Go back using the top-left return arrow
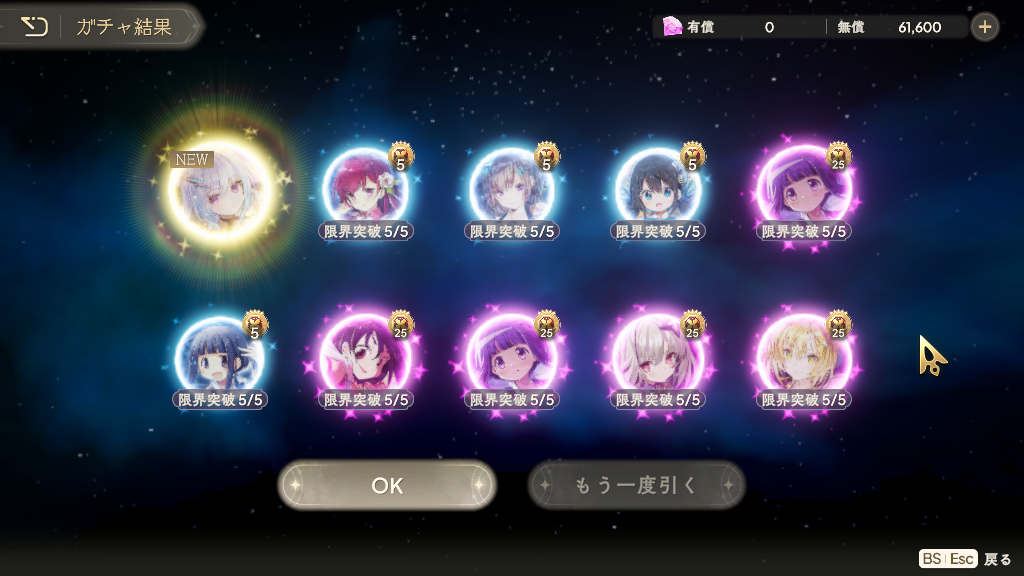This screenshot has width=1024, height=576. coord(35,26)
